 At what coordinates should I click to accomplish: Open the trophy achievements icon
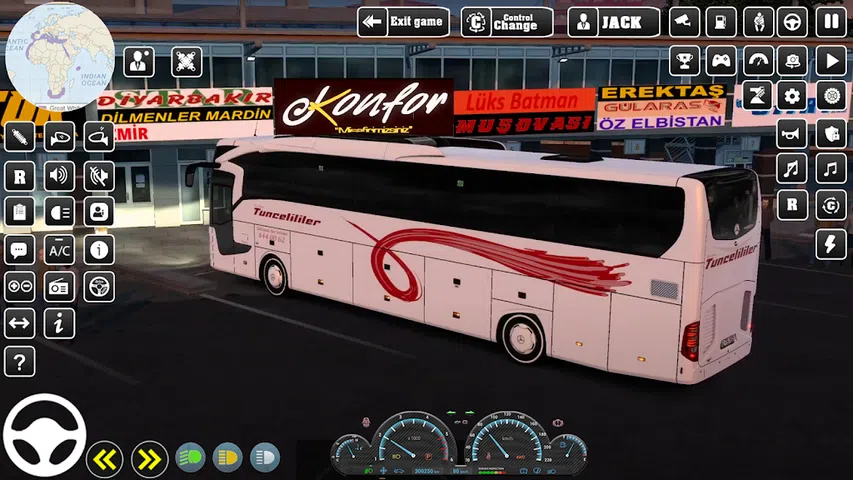[684, 60]
